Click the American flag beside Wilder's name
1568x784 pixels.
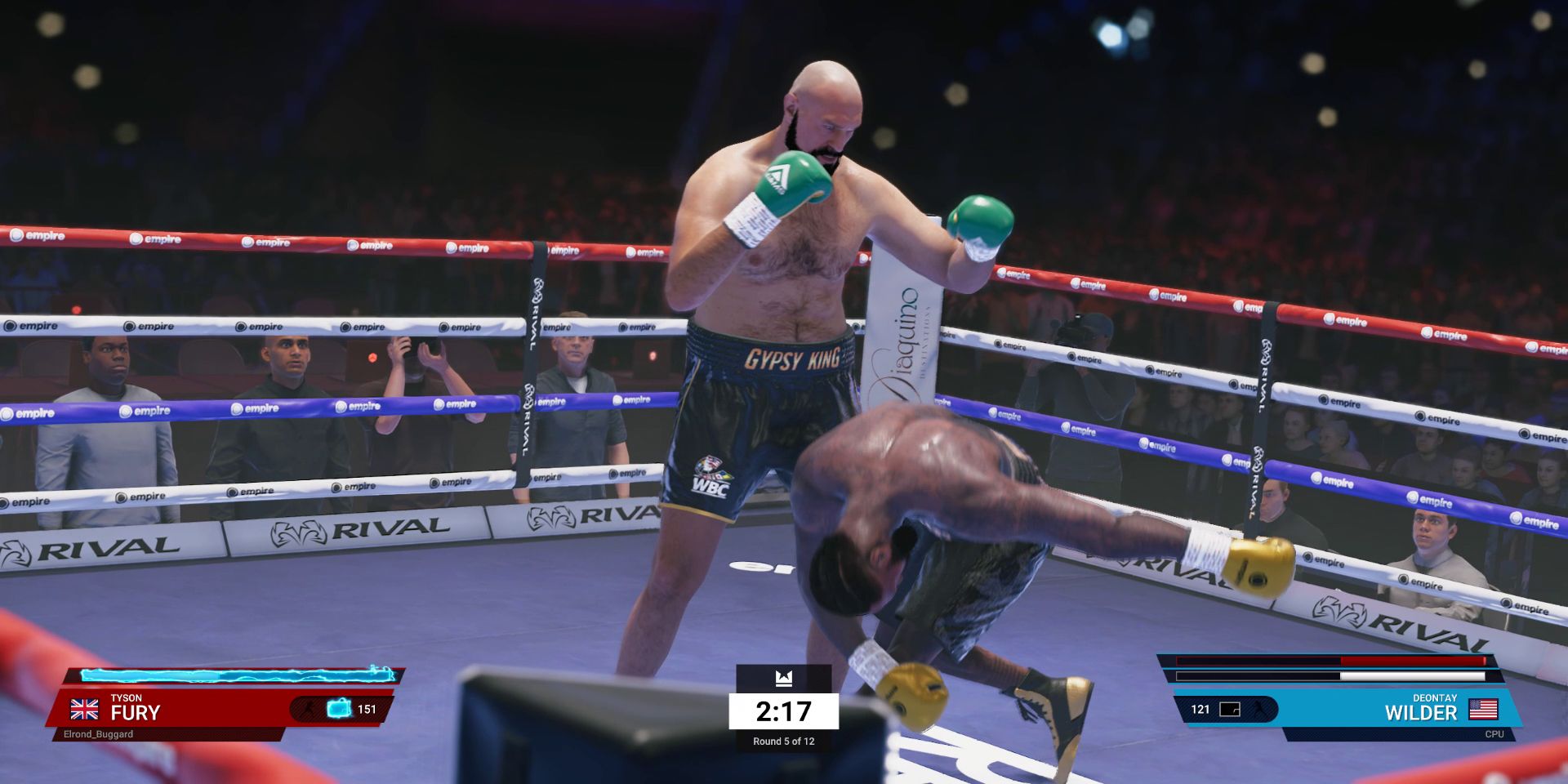[1483, 709]
